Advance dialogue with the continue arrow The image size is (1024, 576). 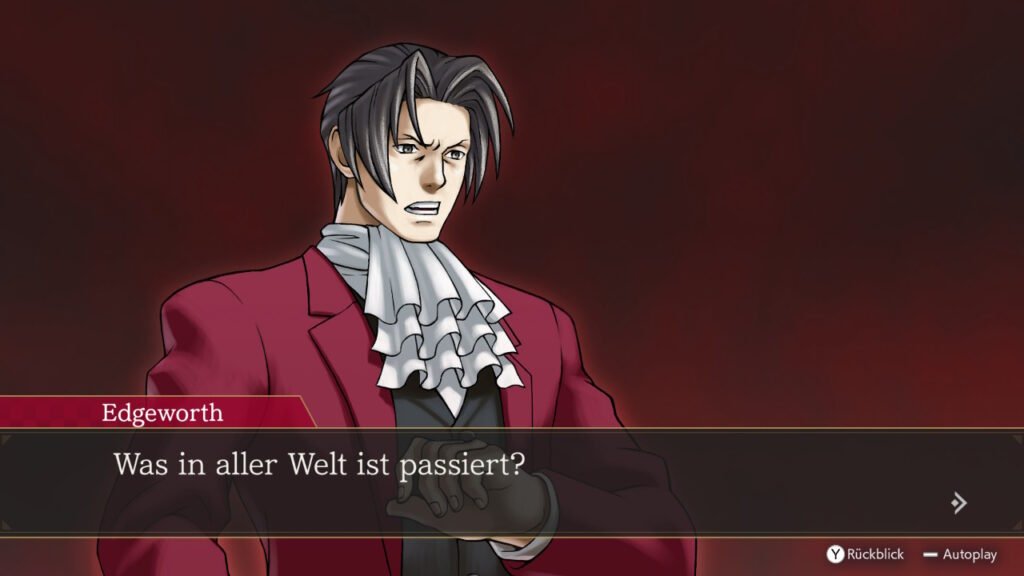pos(958,502)
